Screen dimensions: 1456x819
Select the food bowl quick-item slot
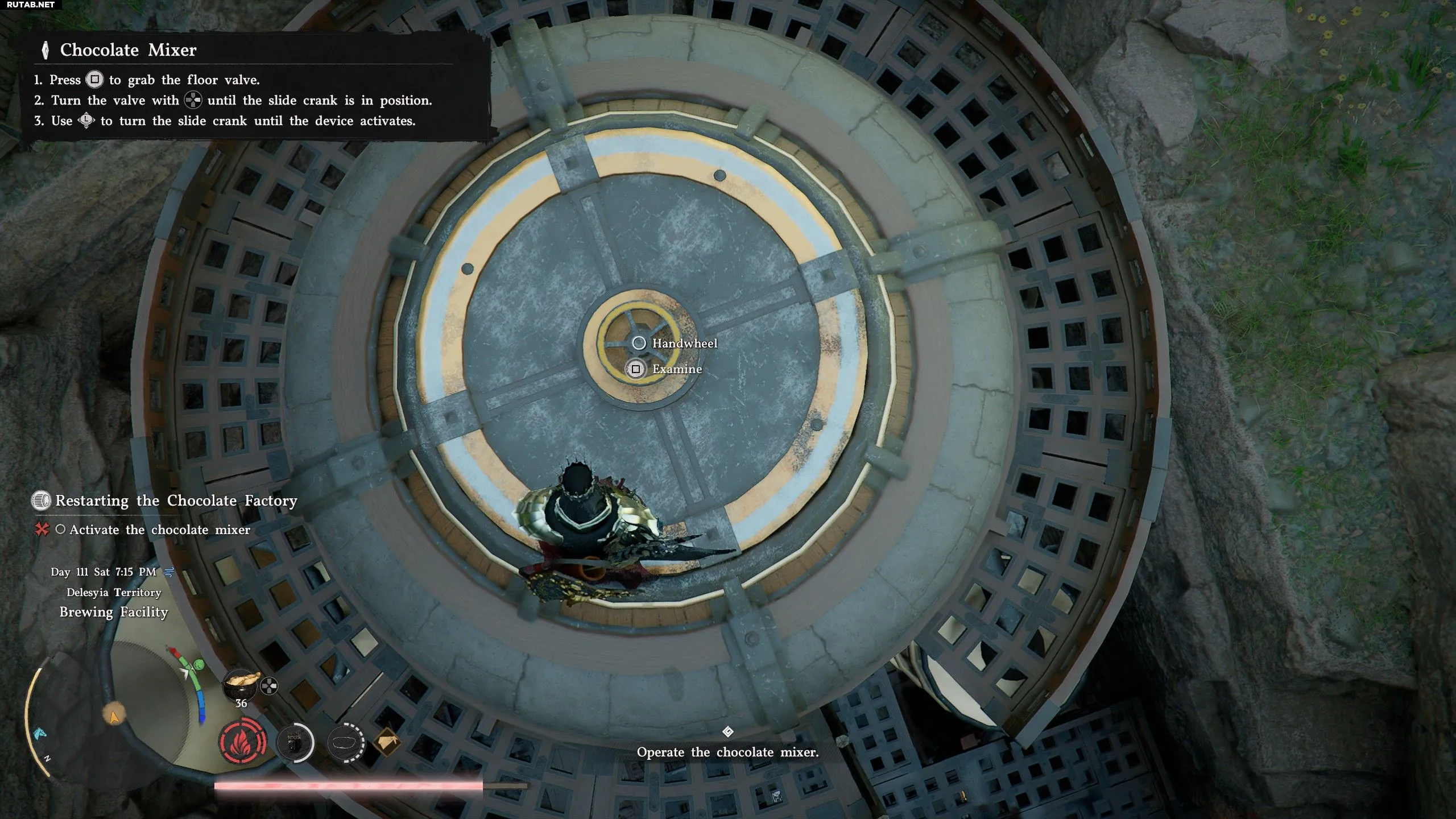[x=241, y=684]
